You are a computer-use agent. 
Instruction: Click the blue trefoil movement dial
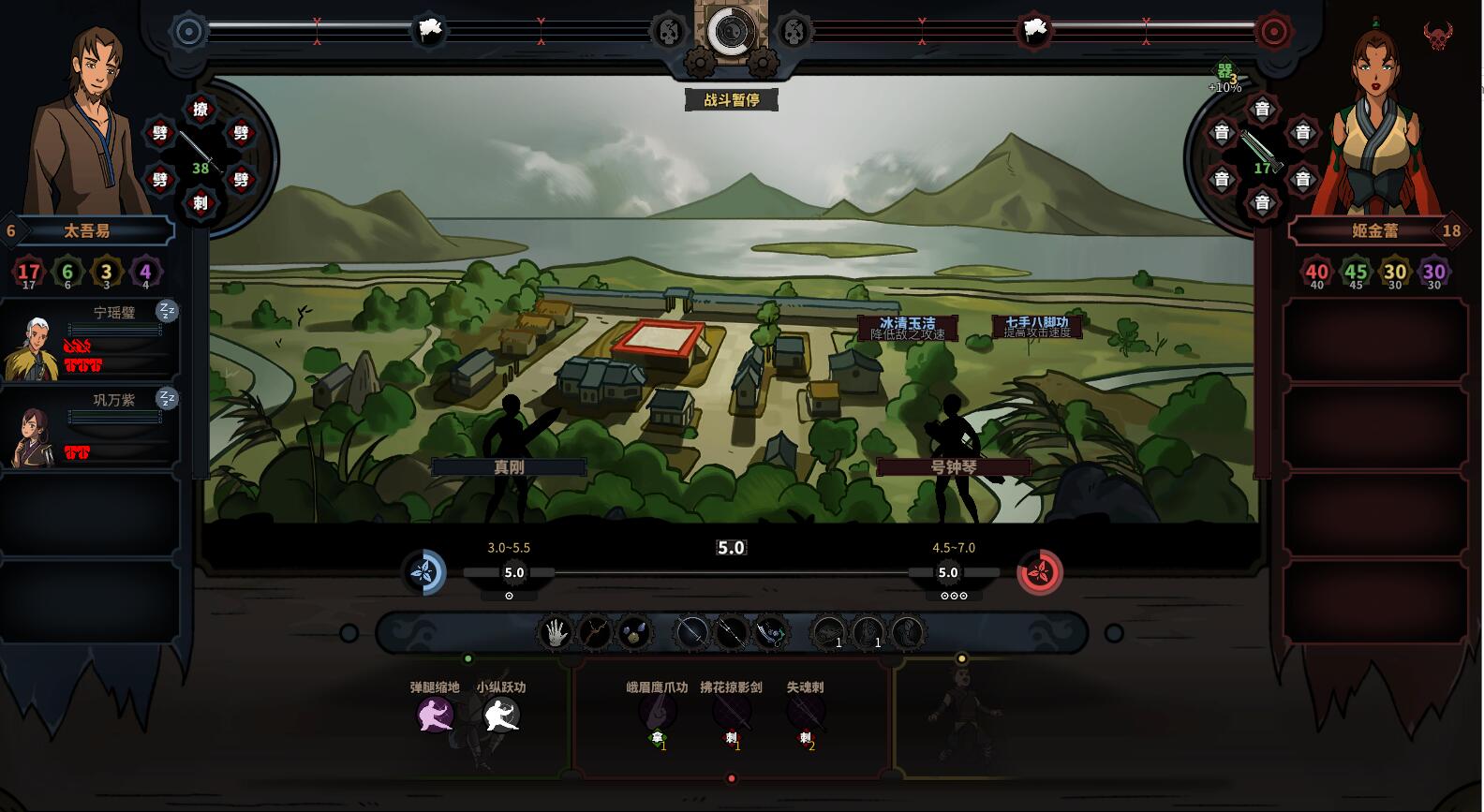coord(424,572)
